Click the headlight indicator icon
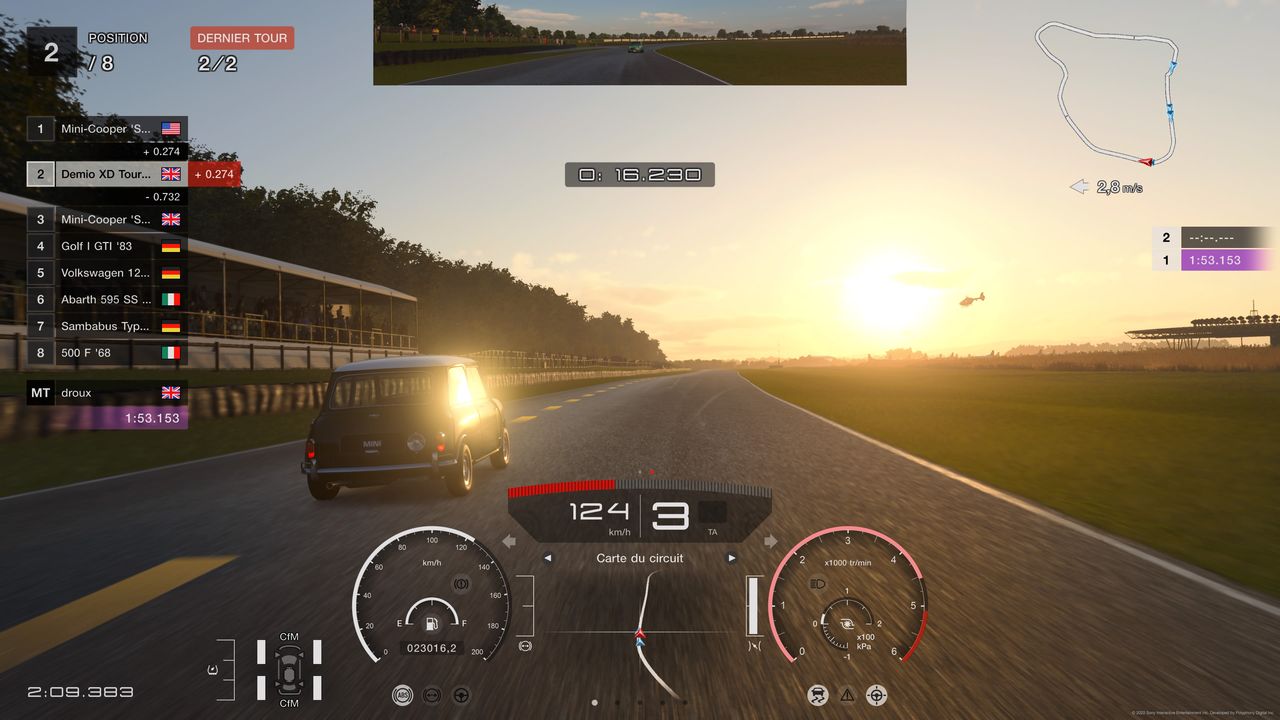The image size is (1280, 720). (817, 583)
